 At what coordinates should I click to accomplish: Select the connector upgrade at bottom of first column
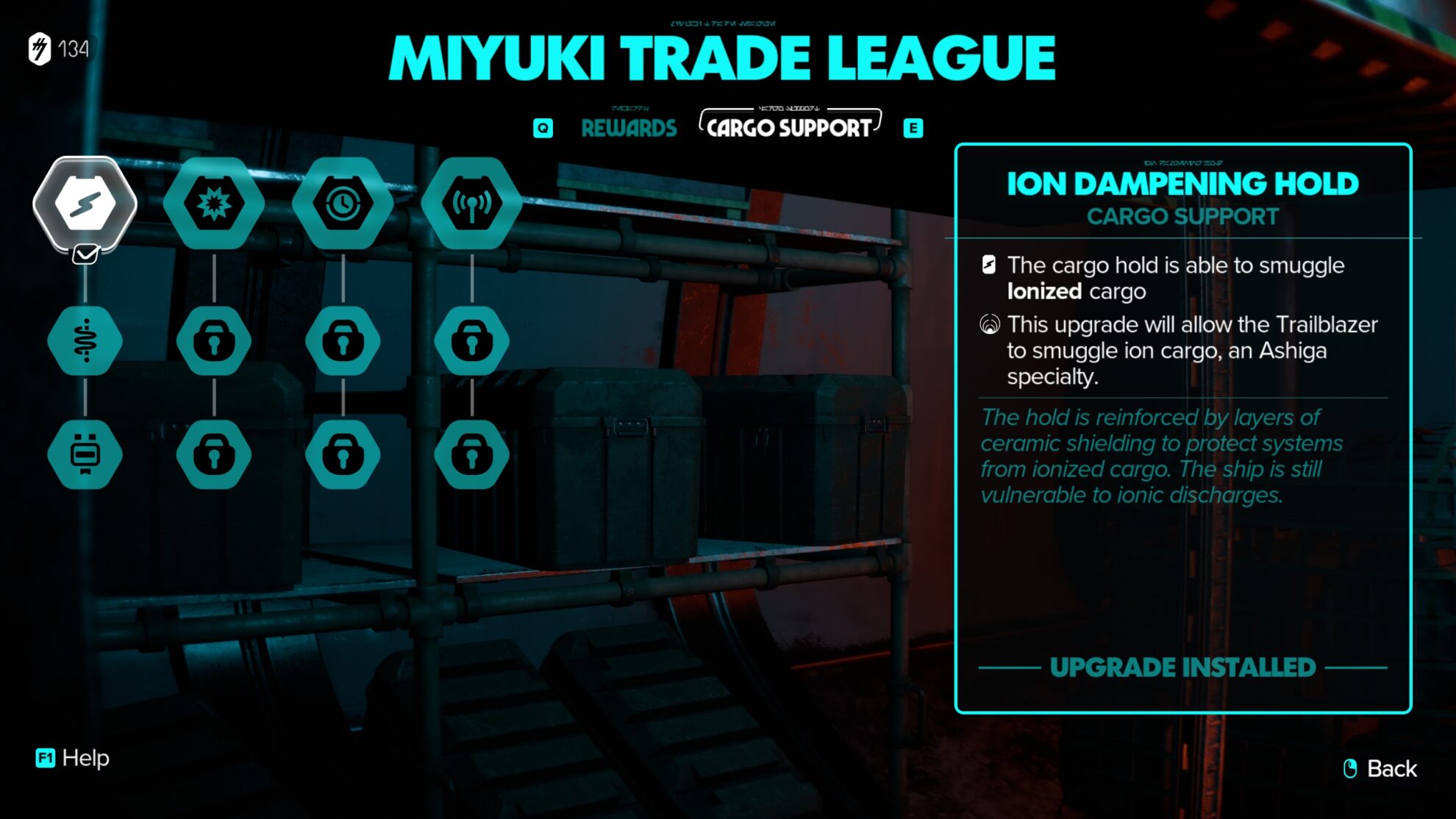85,454
